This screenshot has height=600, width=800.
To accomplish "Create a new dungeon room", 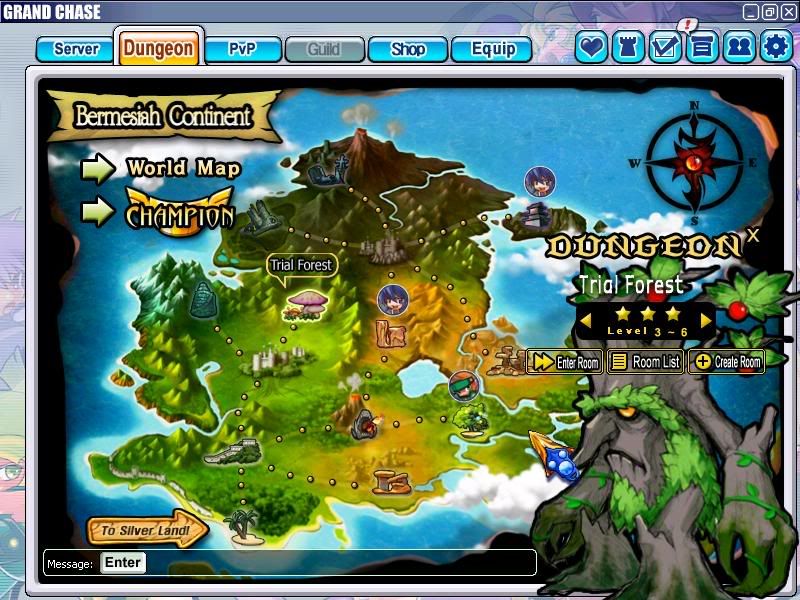I will pyautogui.click(x=726, y=362).
